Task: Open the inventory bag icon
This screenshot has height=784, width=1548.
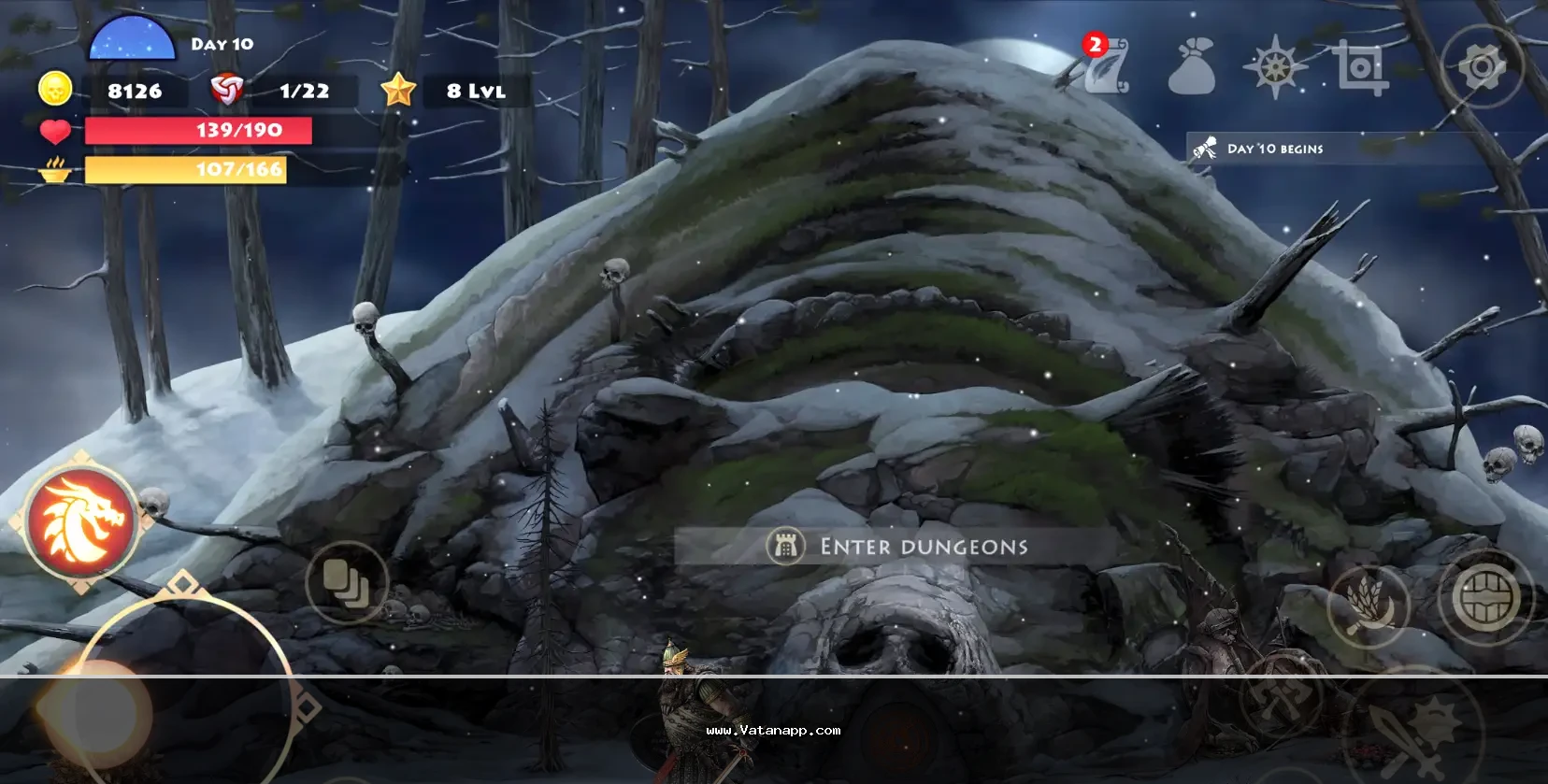Action: point(1192,67)
